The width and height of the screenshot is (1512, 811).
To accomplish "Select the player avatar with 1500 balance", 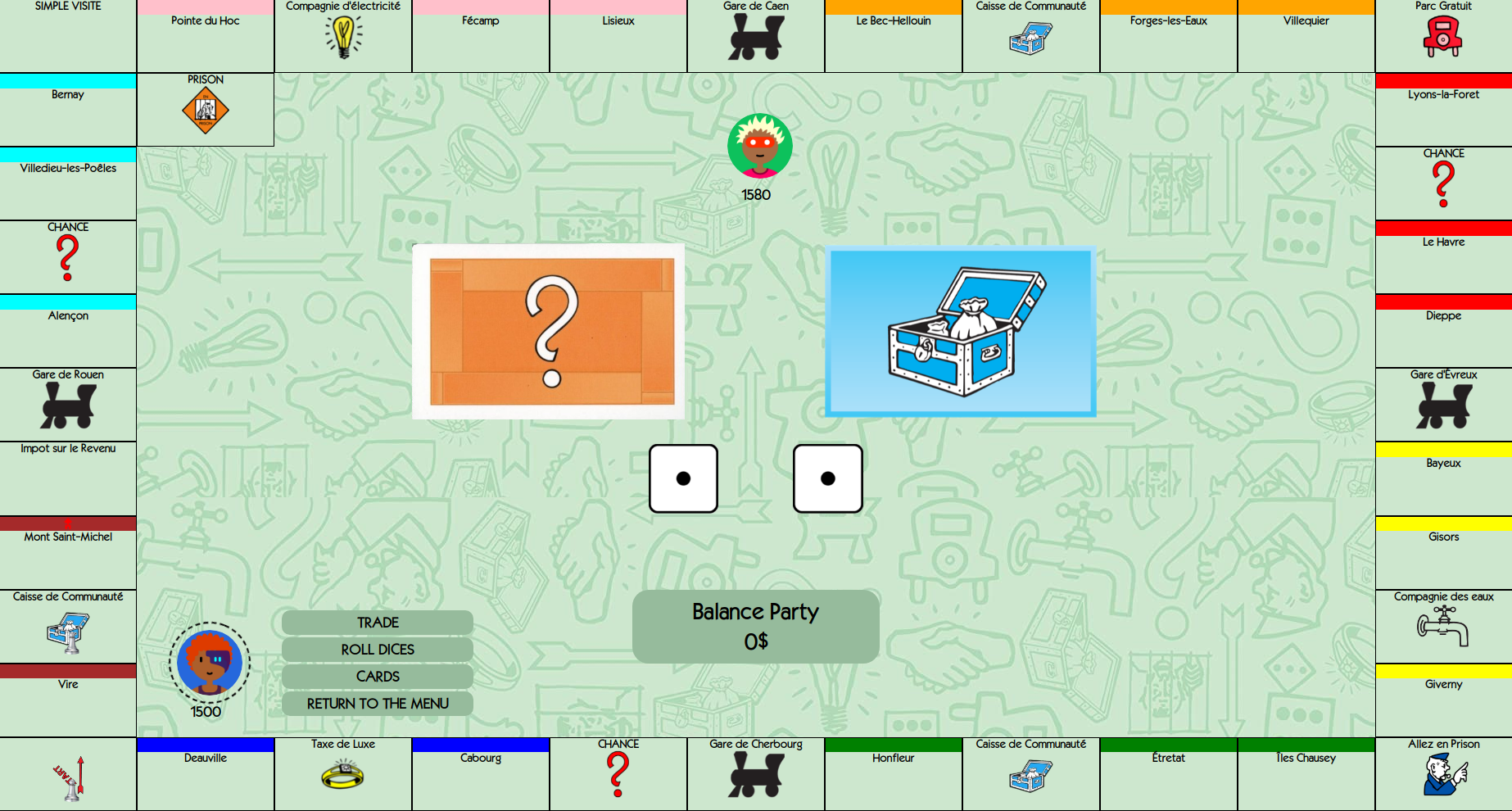I will pyautogui.click(x=209, y=663).
